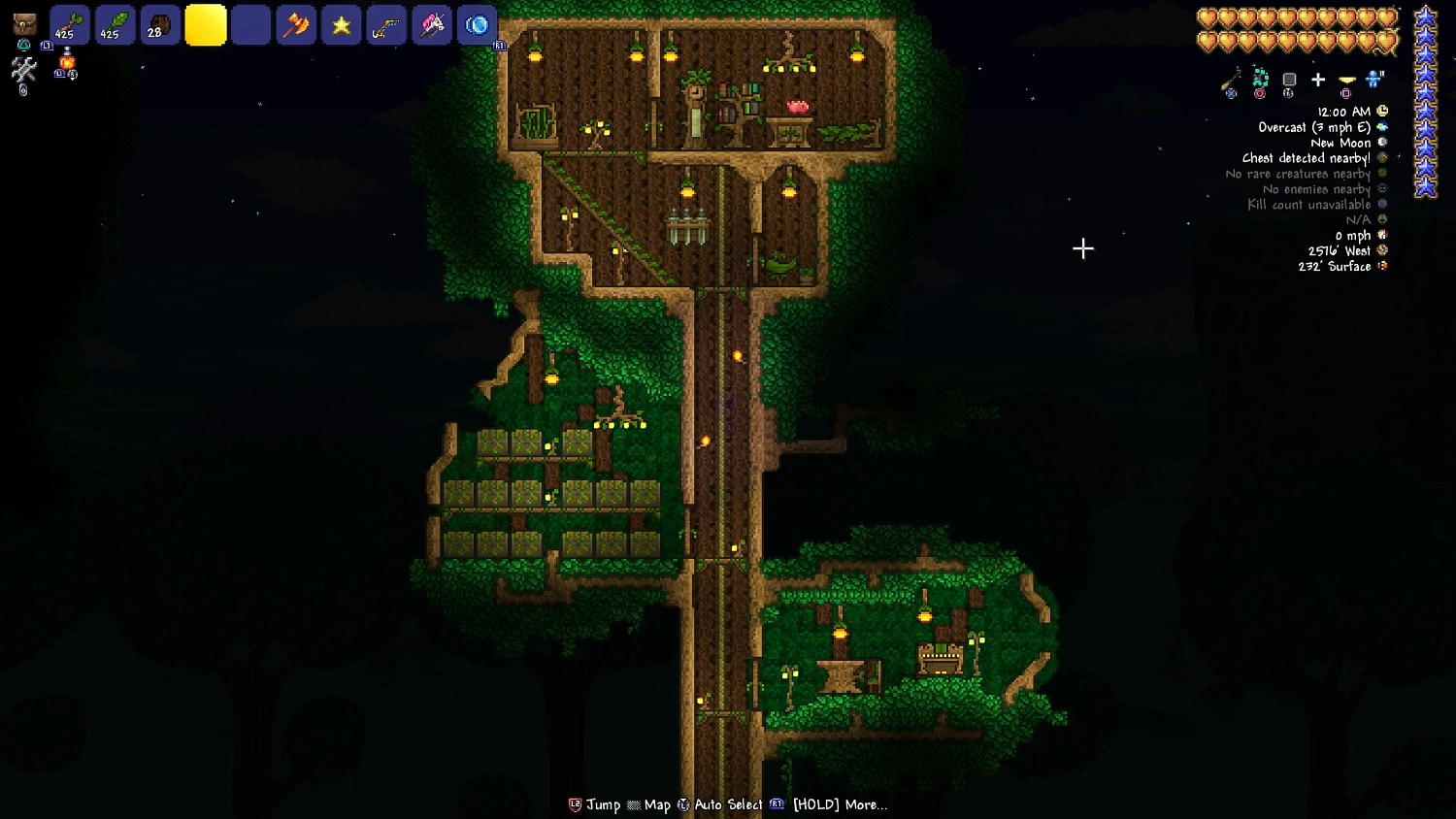Image resolution: width=1456 pixels, height=819 pixels.
Task: Click the 12:00 AM clock display
Action: (1342, 112)
